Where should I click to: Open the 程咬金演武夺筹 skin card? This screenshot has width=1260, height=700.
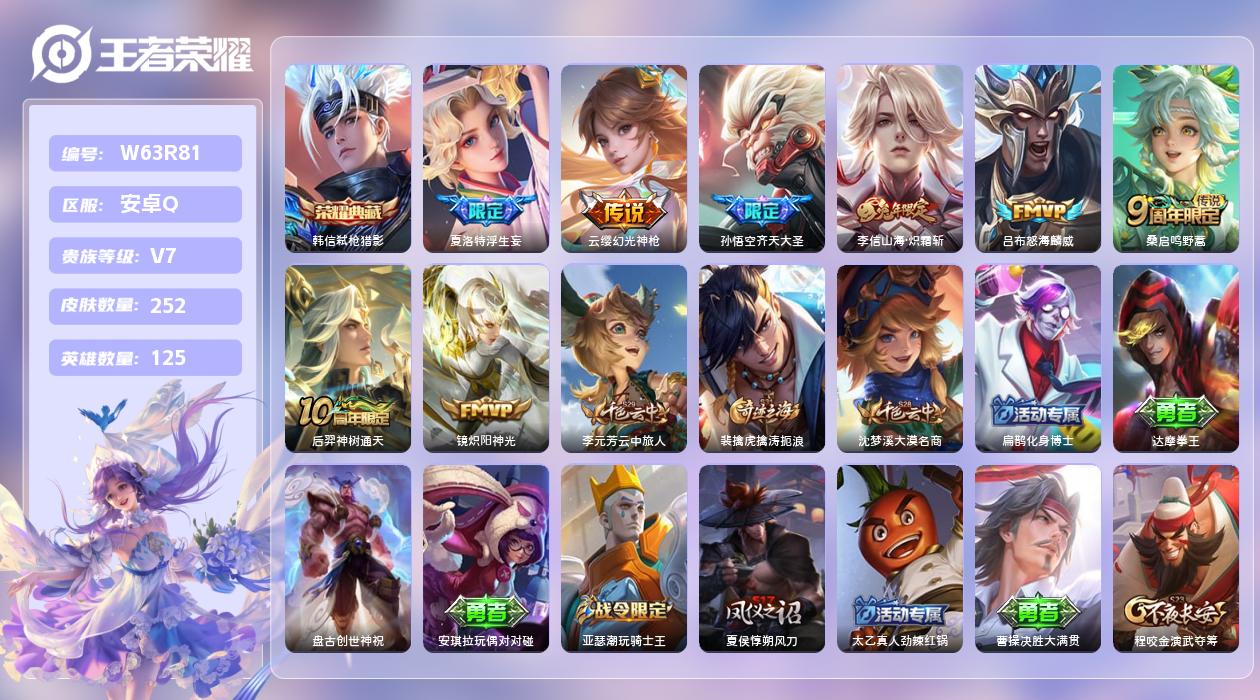pos(1176,558)
